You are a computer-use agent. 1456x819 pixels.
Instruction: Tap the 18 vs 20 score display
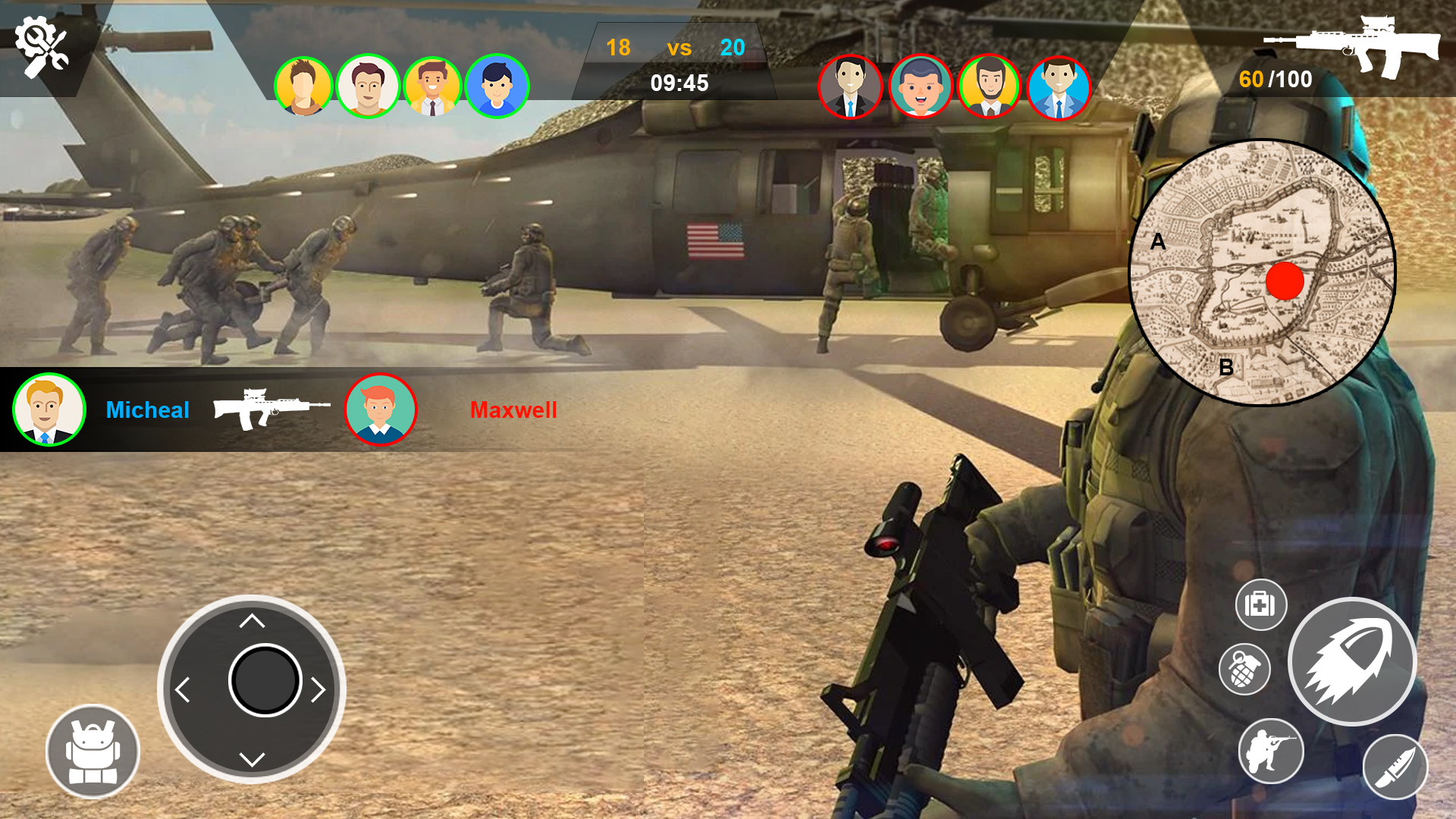(x=673, y=48)
